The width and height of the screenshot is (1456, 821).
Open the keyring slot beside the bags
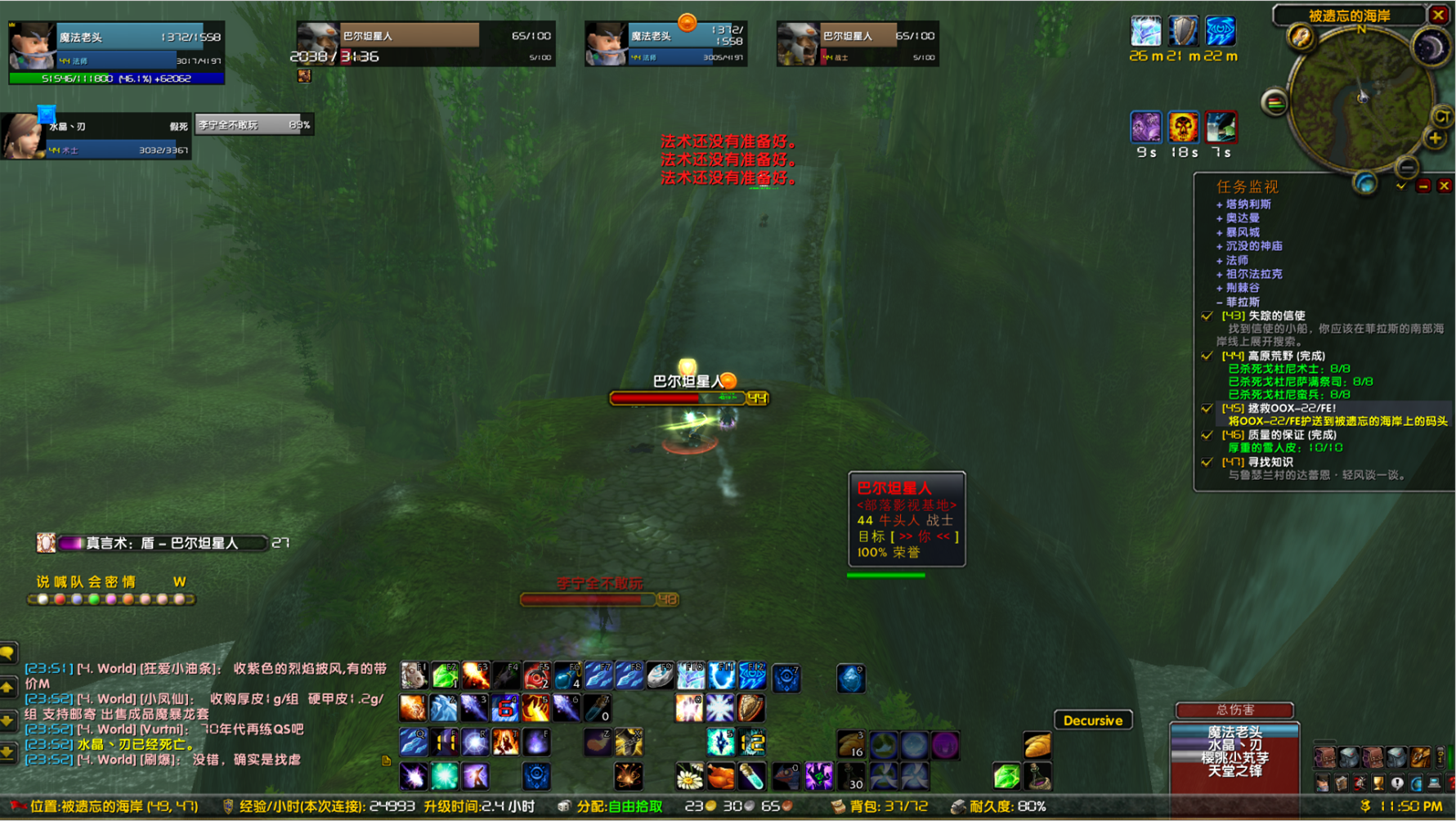(1441, 757)
